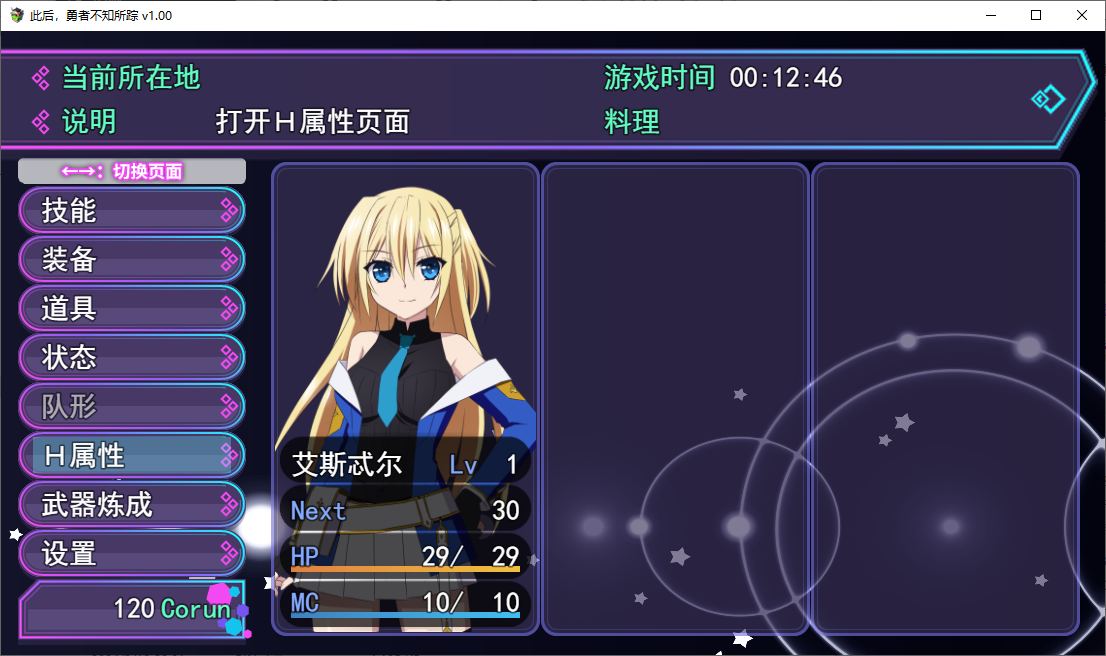Viewport: 1106px width, 656px height.
Task: Open the 道具 (Items) menu
Action: pos(131,308)
